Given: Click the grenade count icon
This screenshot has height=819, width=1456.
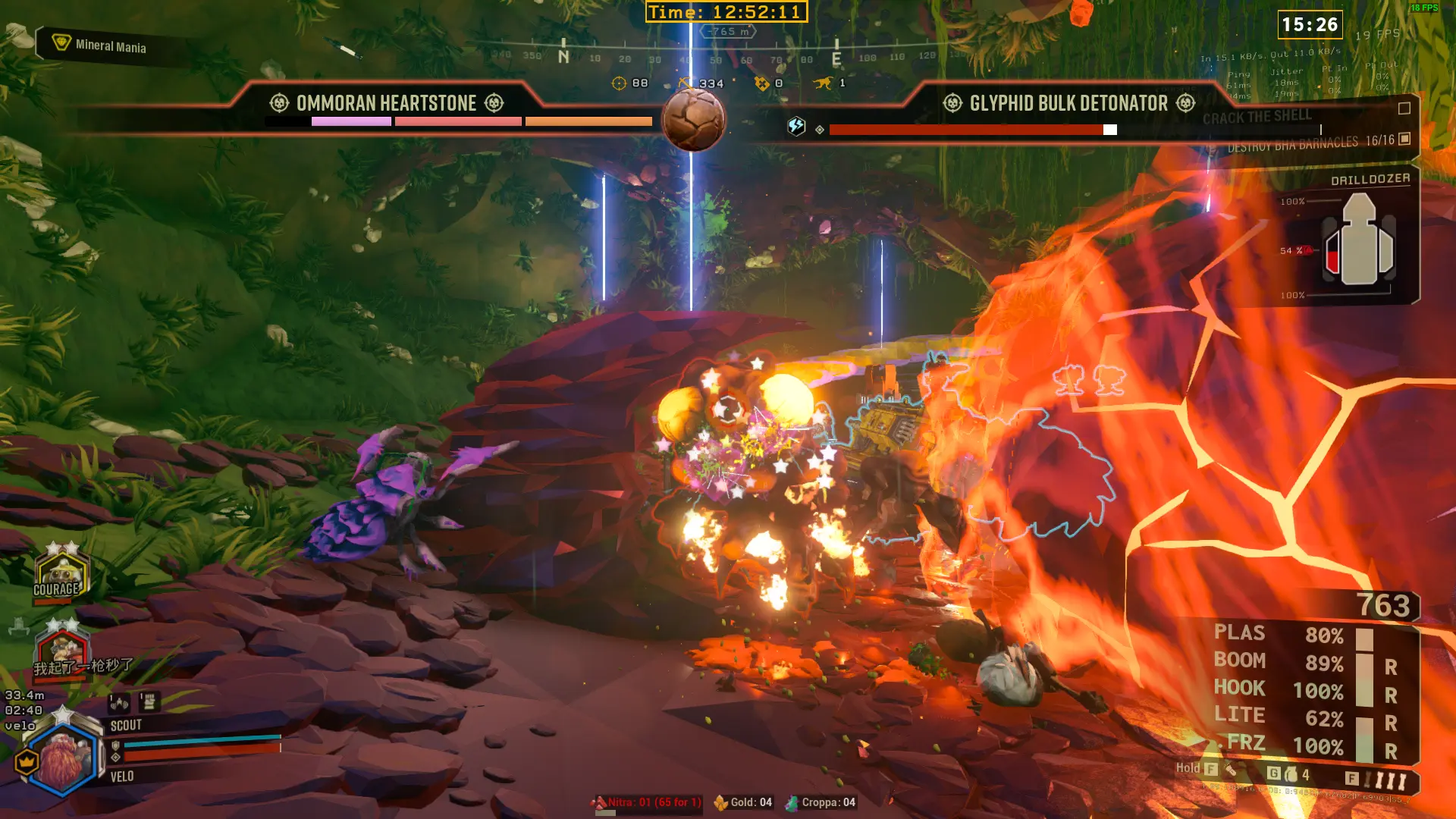Looking at the screenshot, I should pos(1291,774).
